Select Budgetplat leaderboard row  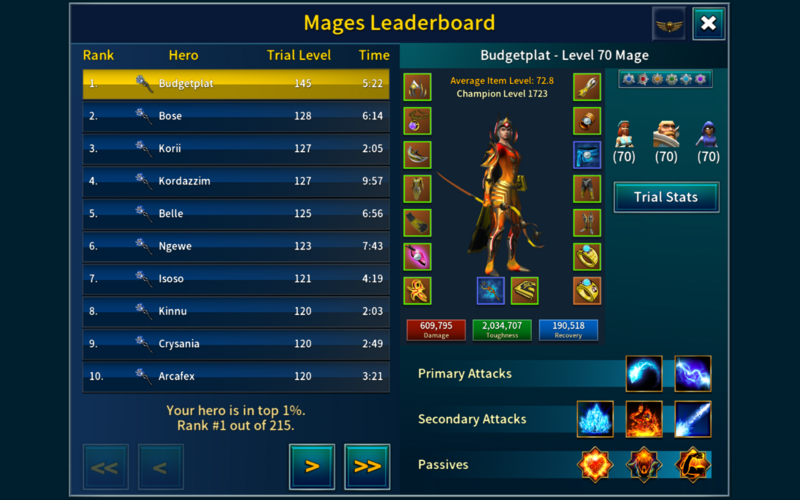click(x=236, y=84)
